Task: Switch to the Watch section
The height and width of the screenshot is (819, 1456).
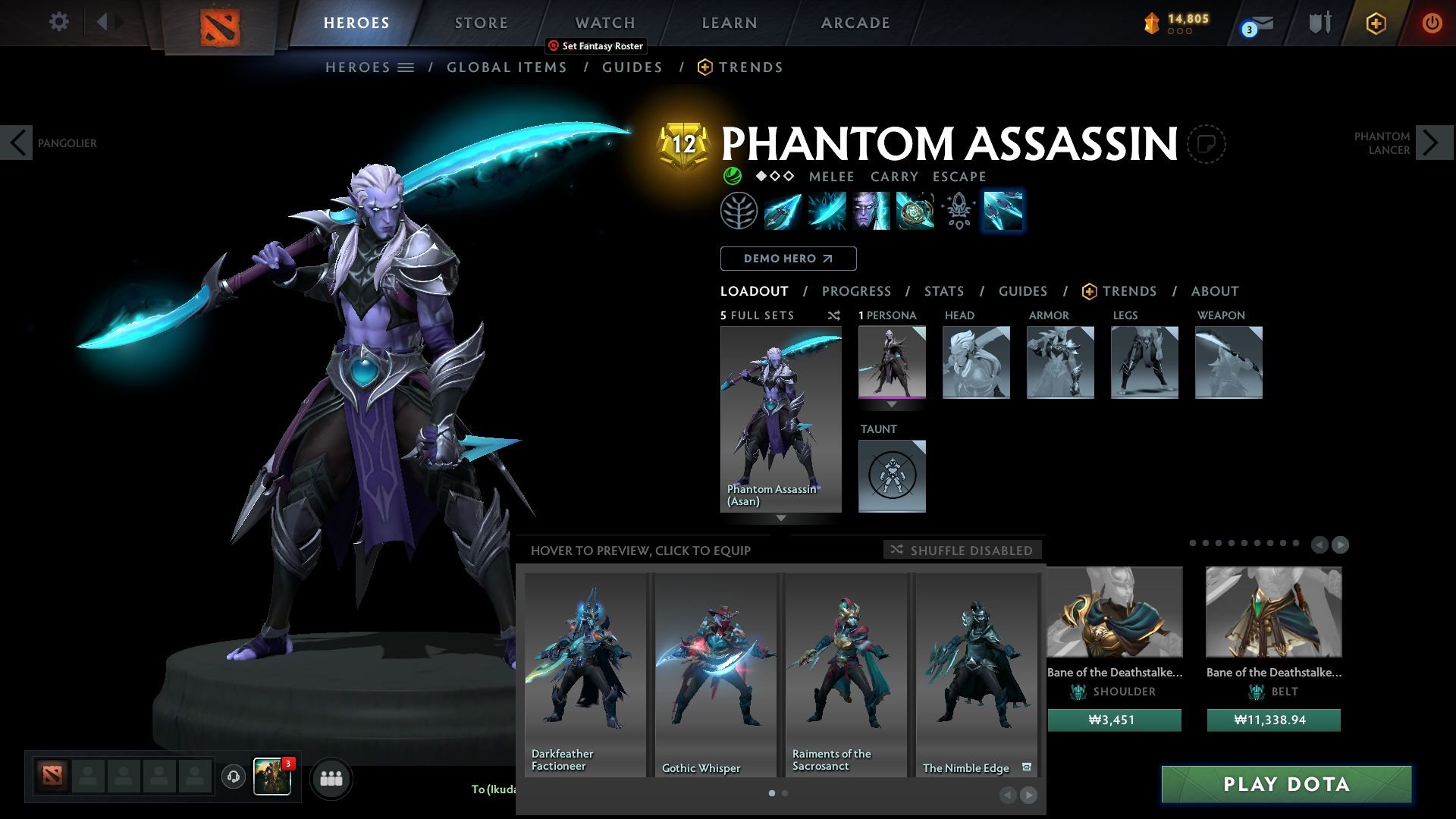Action: 604,23
